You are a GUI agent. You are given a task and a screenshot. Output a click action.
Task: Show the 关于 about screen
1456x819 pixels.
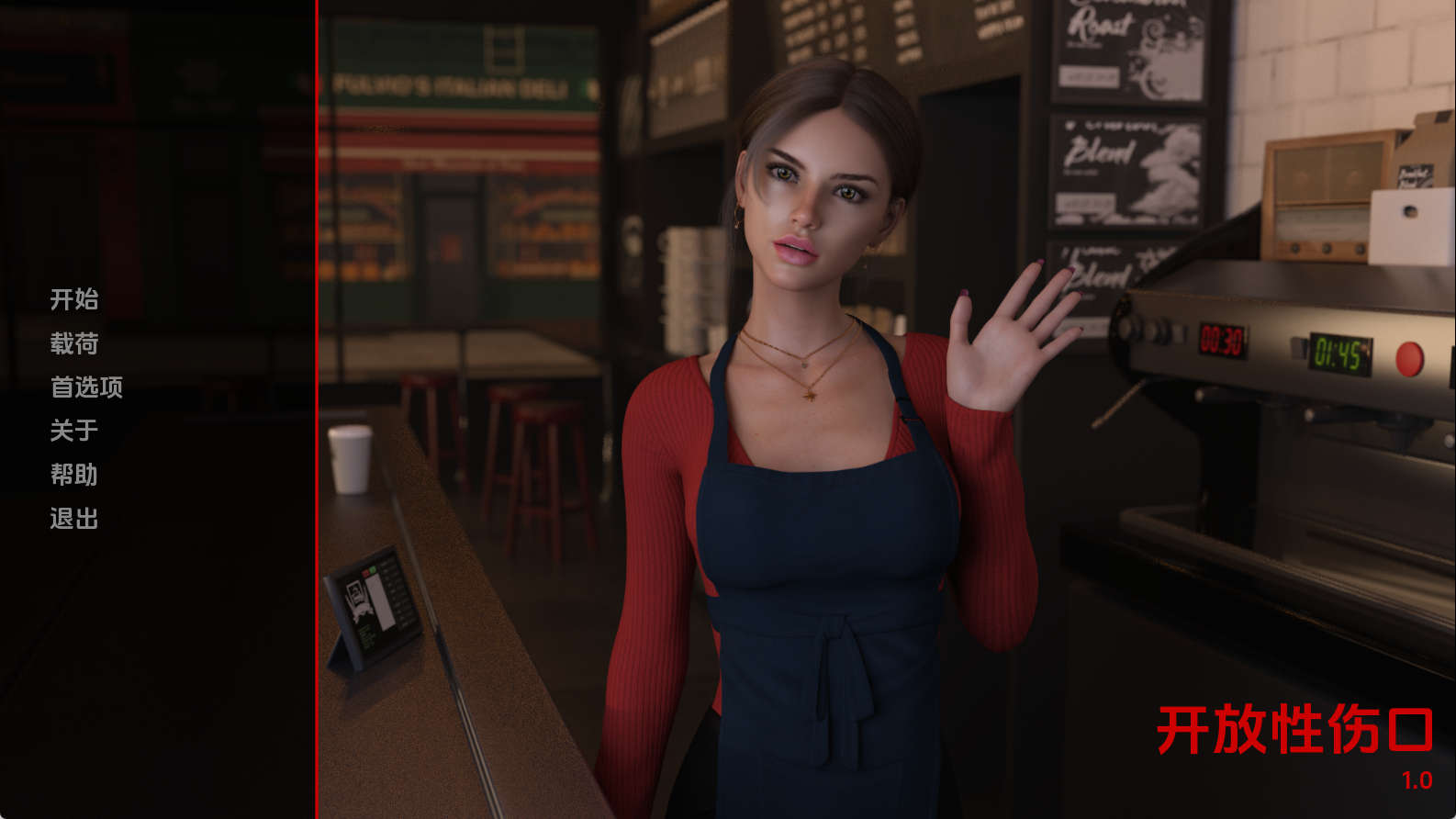74,431
